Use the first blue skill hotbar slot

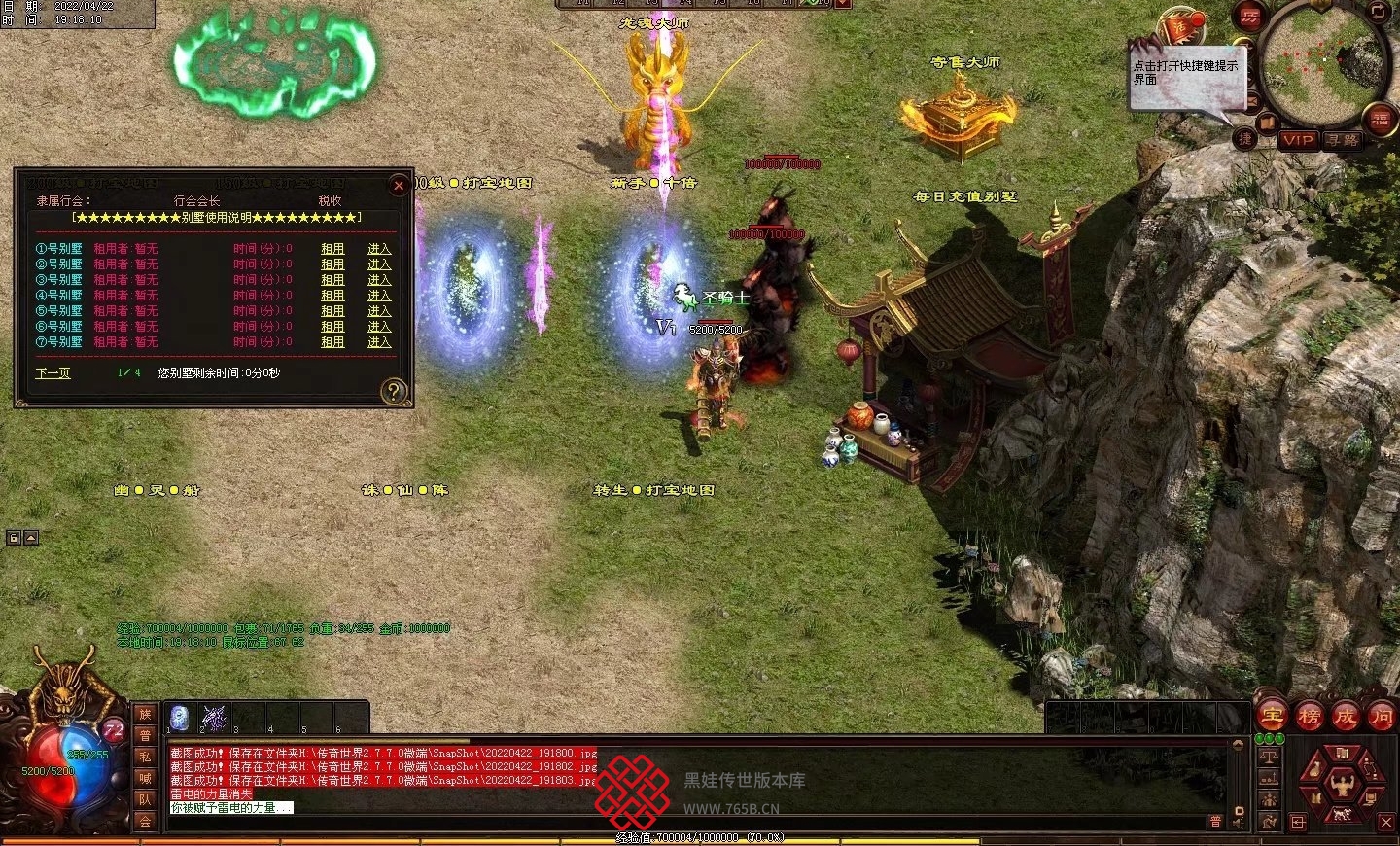tap(179, 718)
